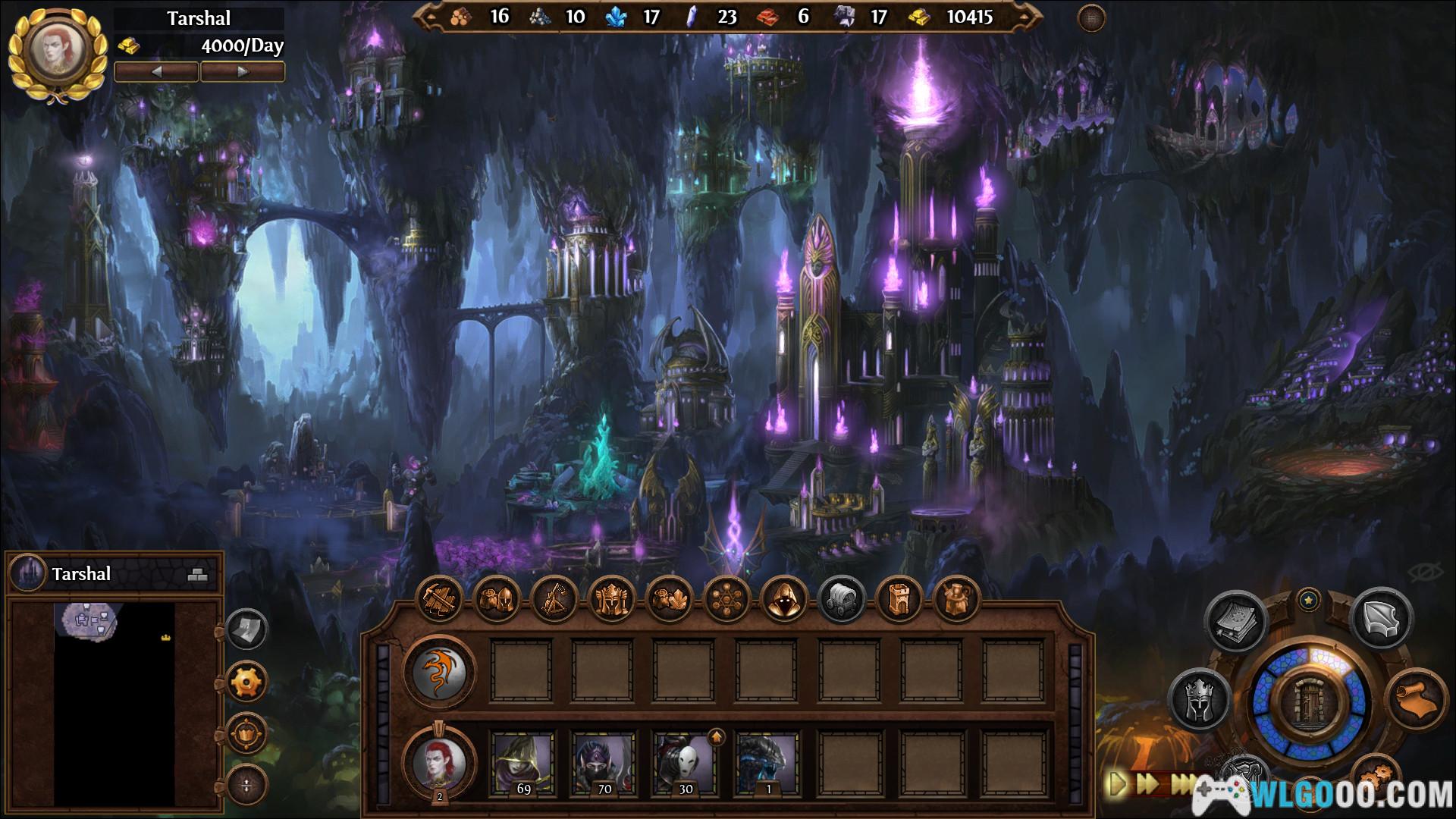
Task: Show the next town with right arrow
Action: (x=243, y=72)
